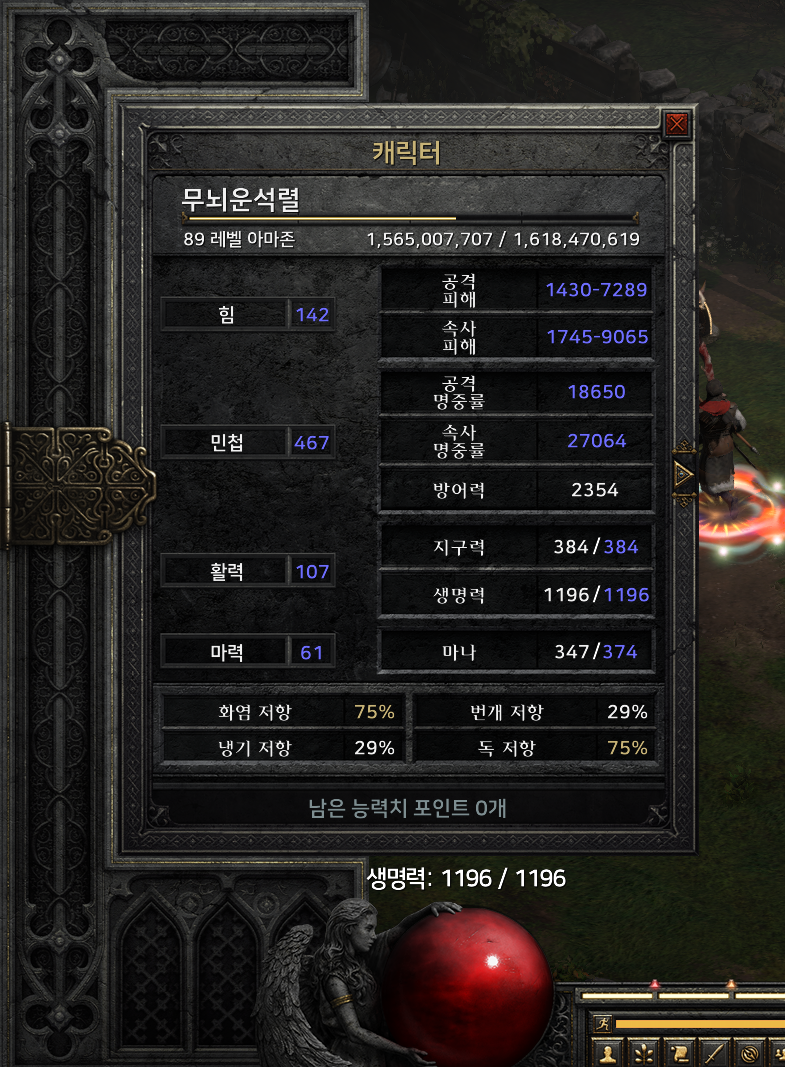Screen dimensions: 785x1067
Task: Expand advanced stats with the gold arrow
Action: (685, 474)
